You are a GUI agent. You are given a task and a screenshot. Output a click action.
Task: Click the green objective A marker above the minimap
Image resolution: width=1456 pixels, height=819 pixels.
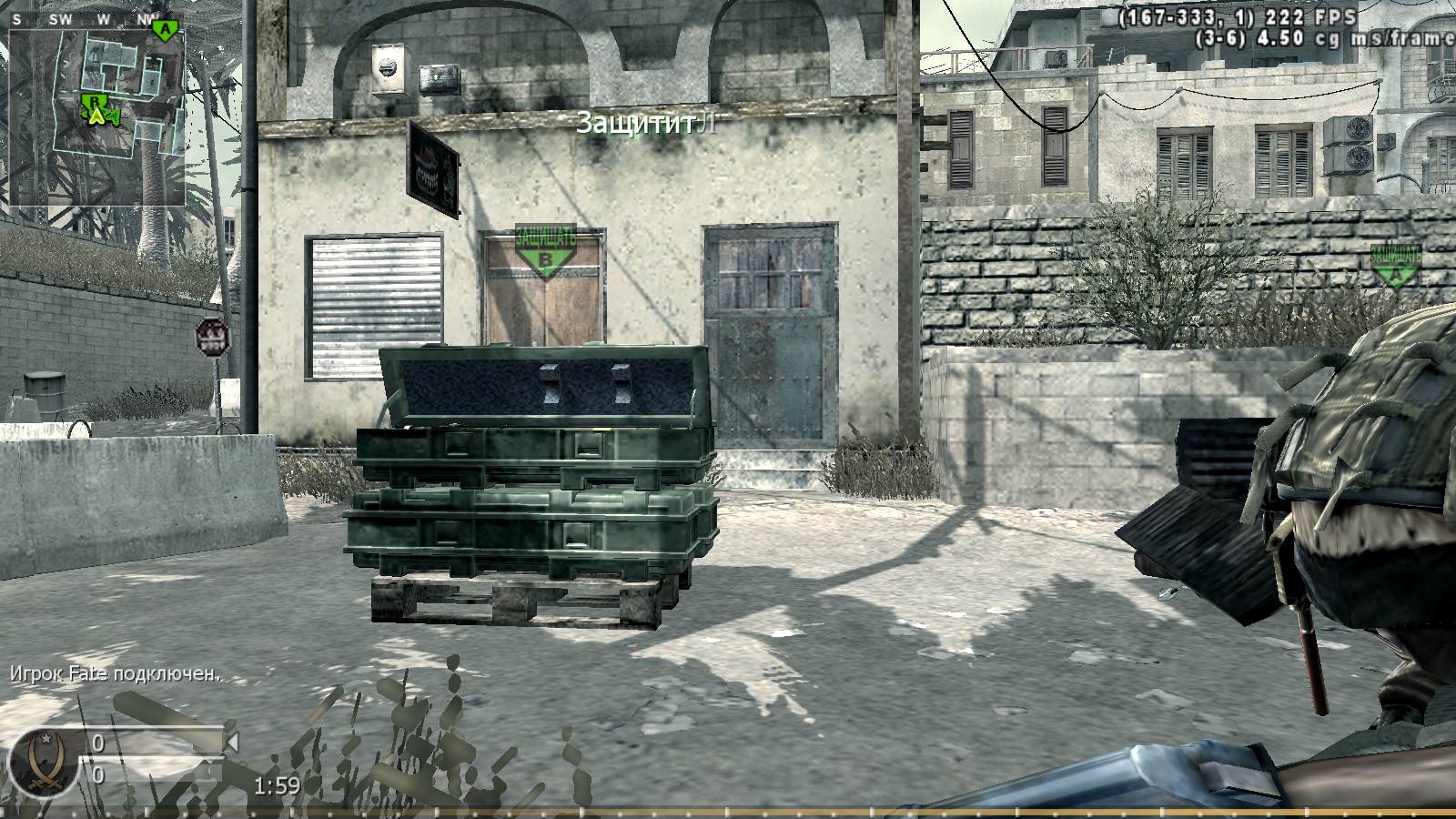point(164,30)
